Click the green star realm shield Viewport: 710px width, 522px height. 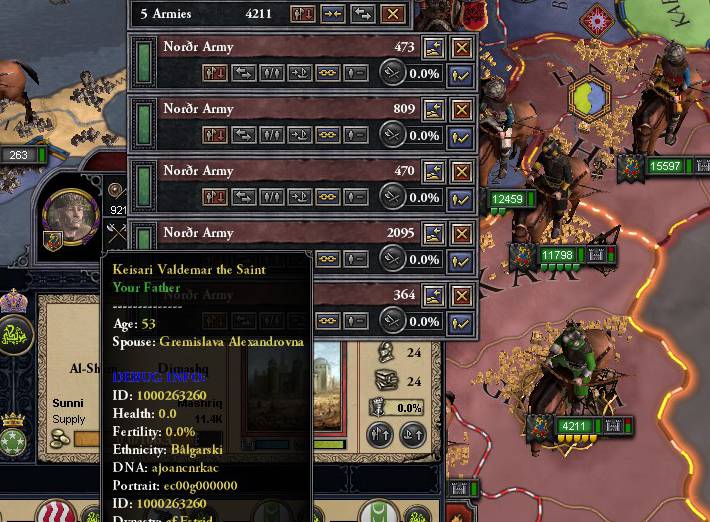[x=16, y=445]
